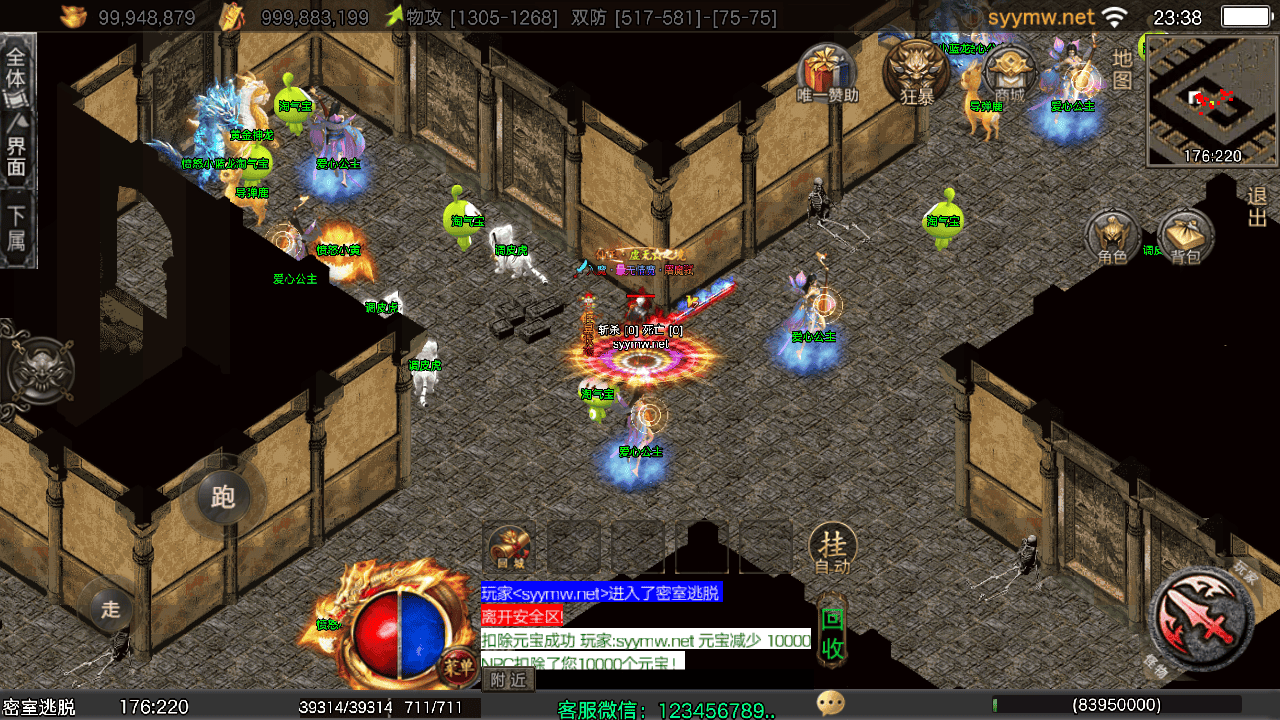Click the dungeon minimap
This screenshot has height=720, width=1280.
click(x=1212, y=99)
